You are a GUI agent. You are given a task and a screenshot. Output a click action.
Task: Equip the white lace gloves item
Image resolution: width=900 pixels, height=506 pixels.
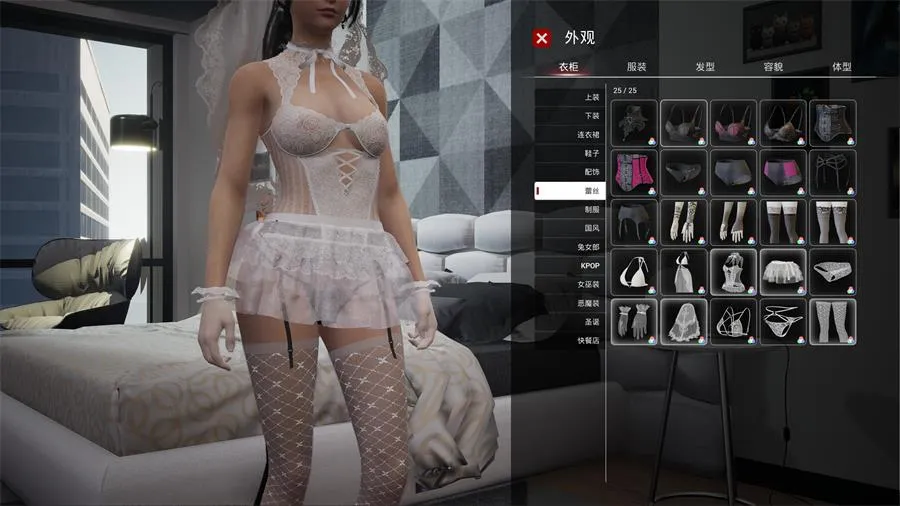click(x=634, y=322)
